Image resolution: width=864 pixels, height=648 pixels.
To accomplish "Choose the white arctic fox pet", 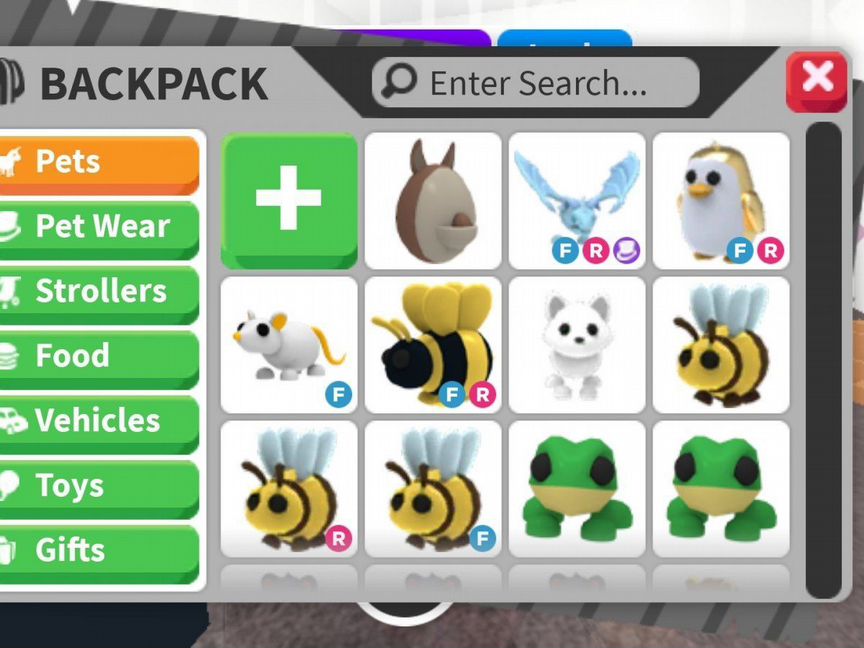I will (576, 344).
